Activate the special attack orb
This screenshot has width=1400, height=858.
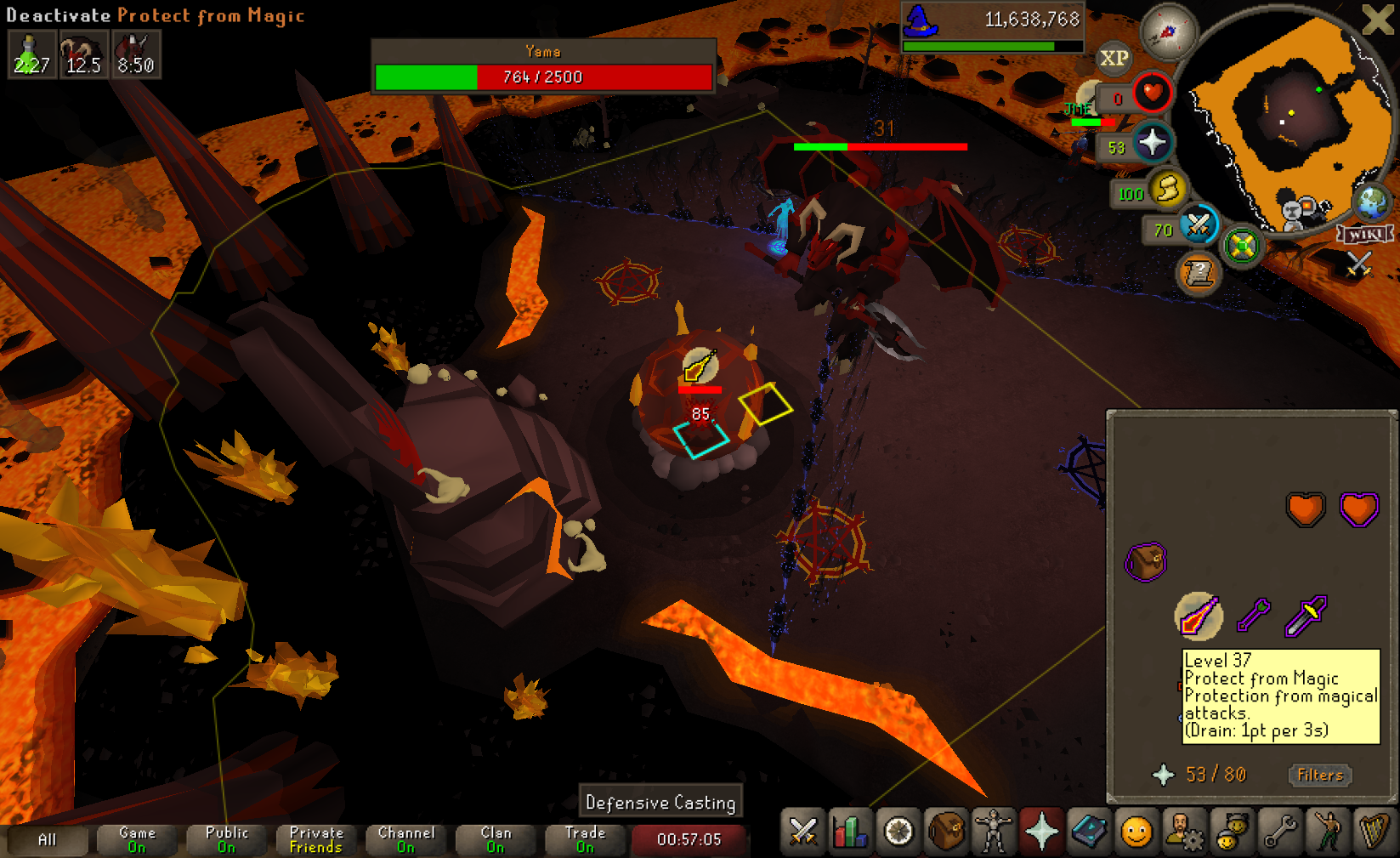coord(1199,224)
